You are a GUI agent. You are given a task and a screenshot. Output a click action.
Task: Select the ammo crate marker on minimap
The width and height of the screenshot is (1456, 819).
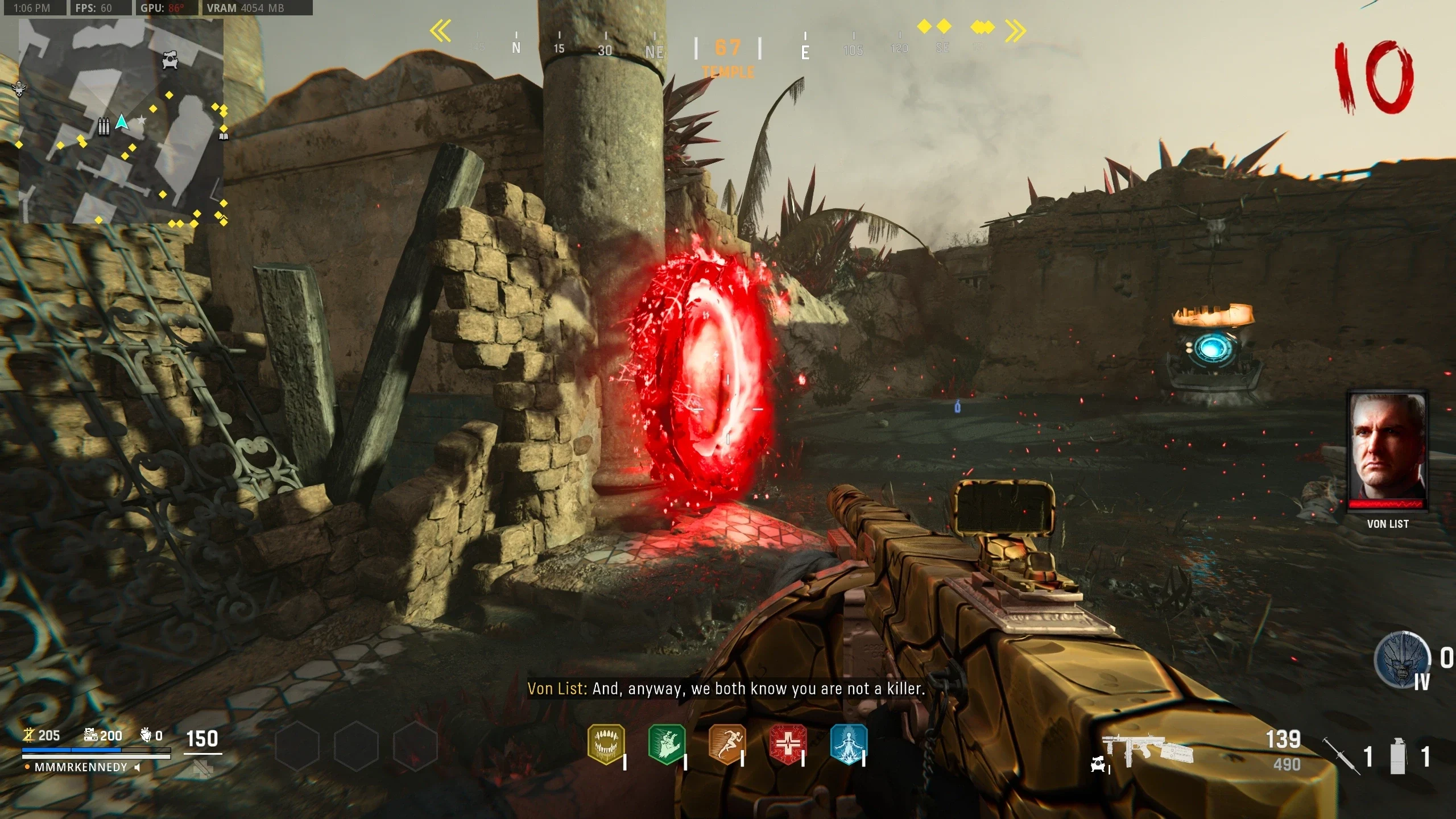pos(103,126)
